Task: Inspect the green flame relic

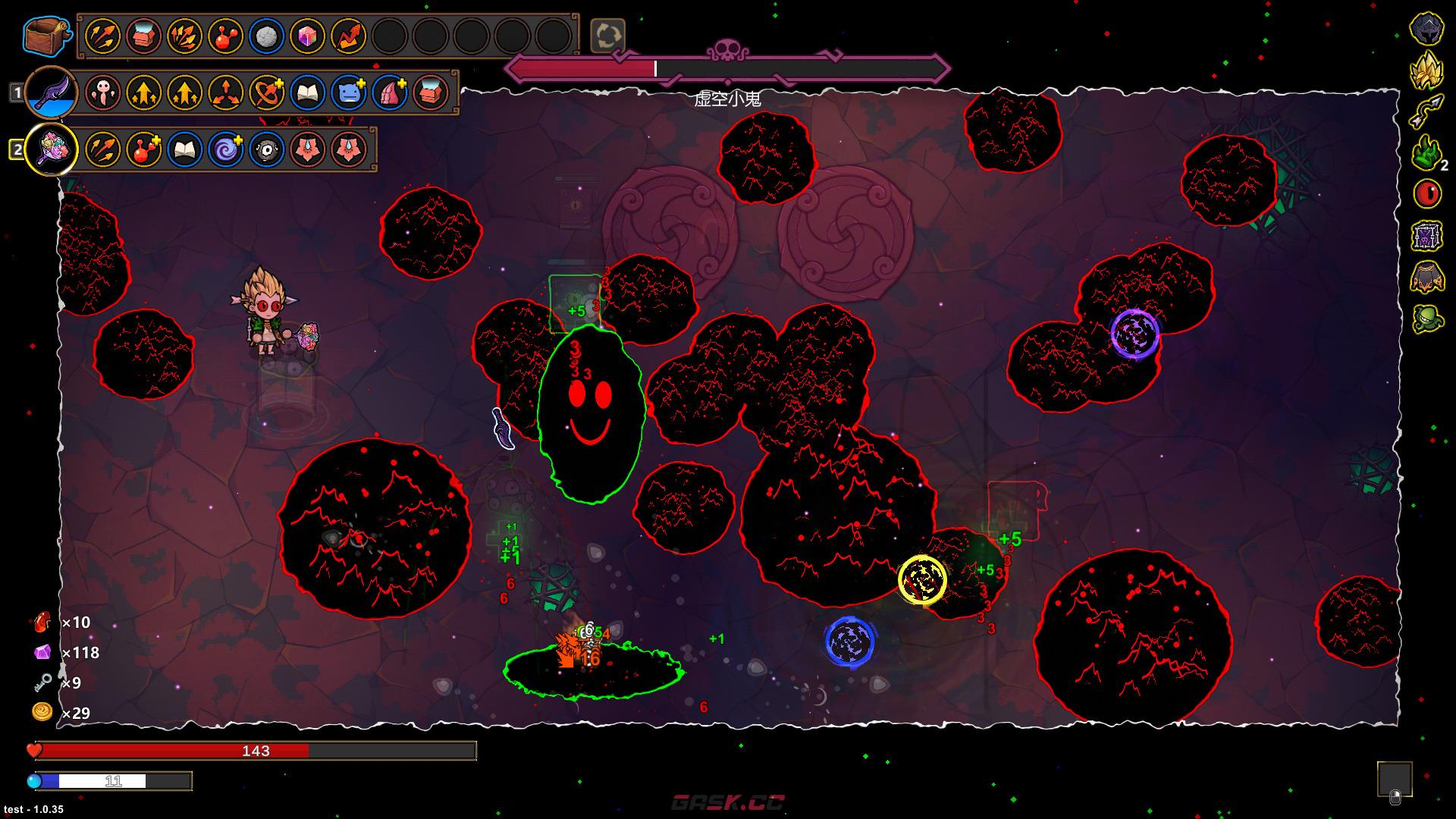Action: [1426, 152]
